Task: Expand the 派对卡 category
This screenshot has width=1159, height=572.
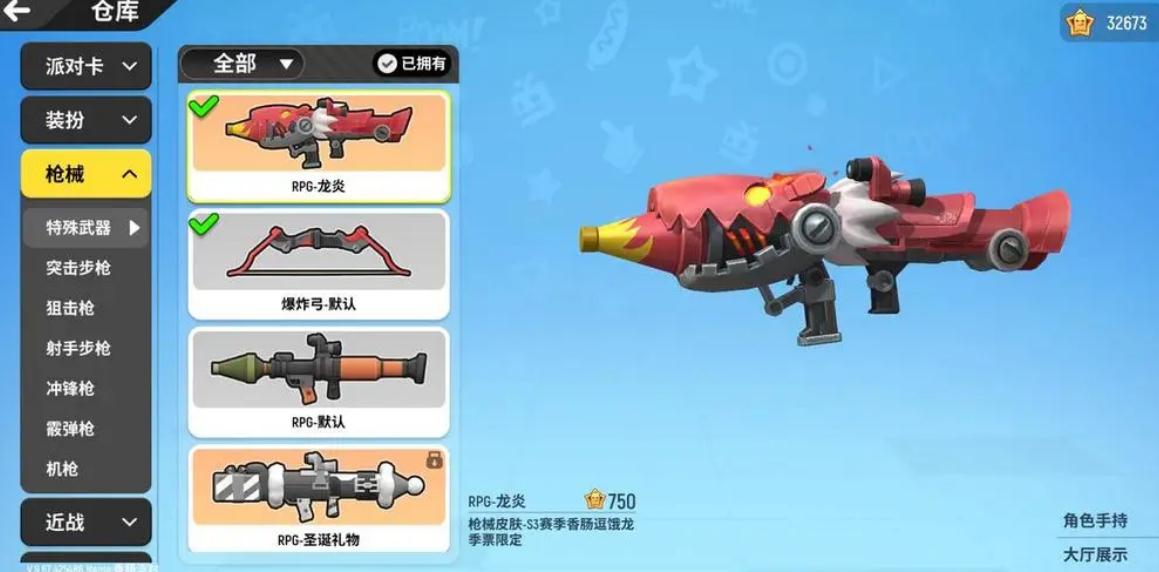Action: coord(86,66)
